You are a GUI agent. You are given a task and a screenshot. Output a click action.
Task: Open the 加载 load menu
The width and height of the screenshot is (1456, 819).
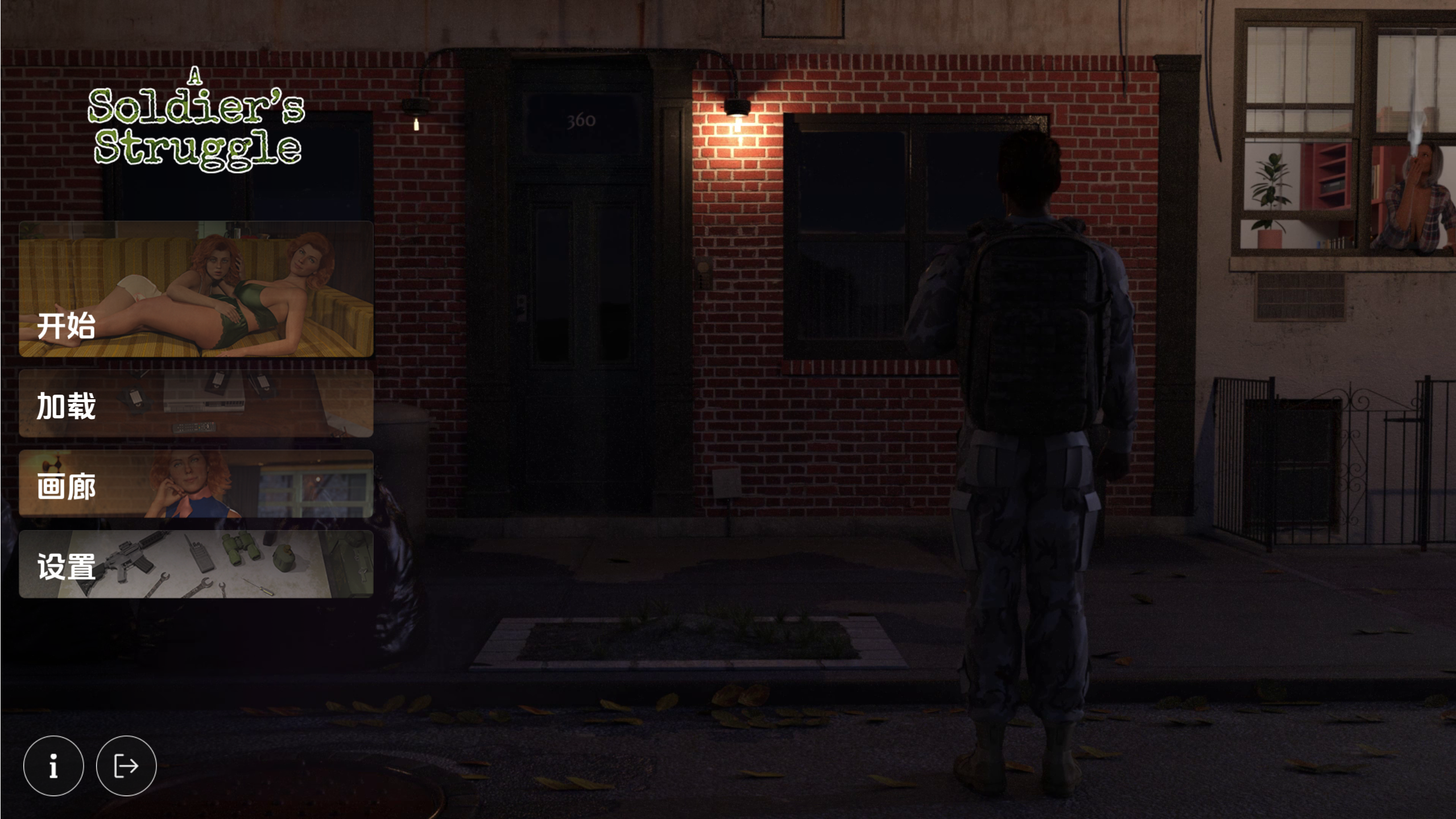[196, 404]
